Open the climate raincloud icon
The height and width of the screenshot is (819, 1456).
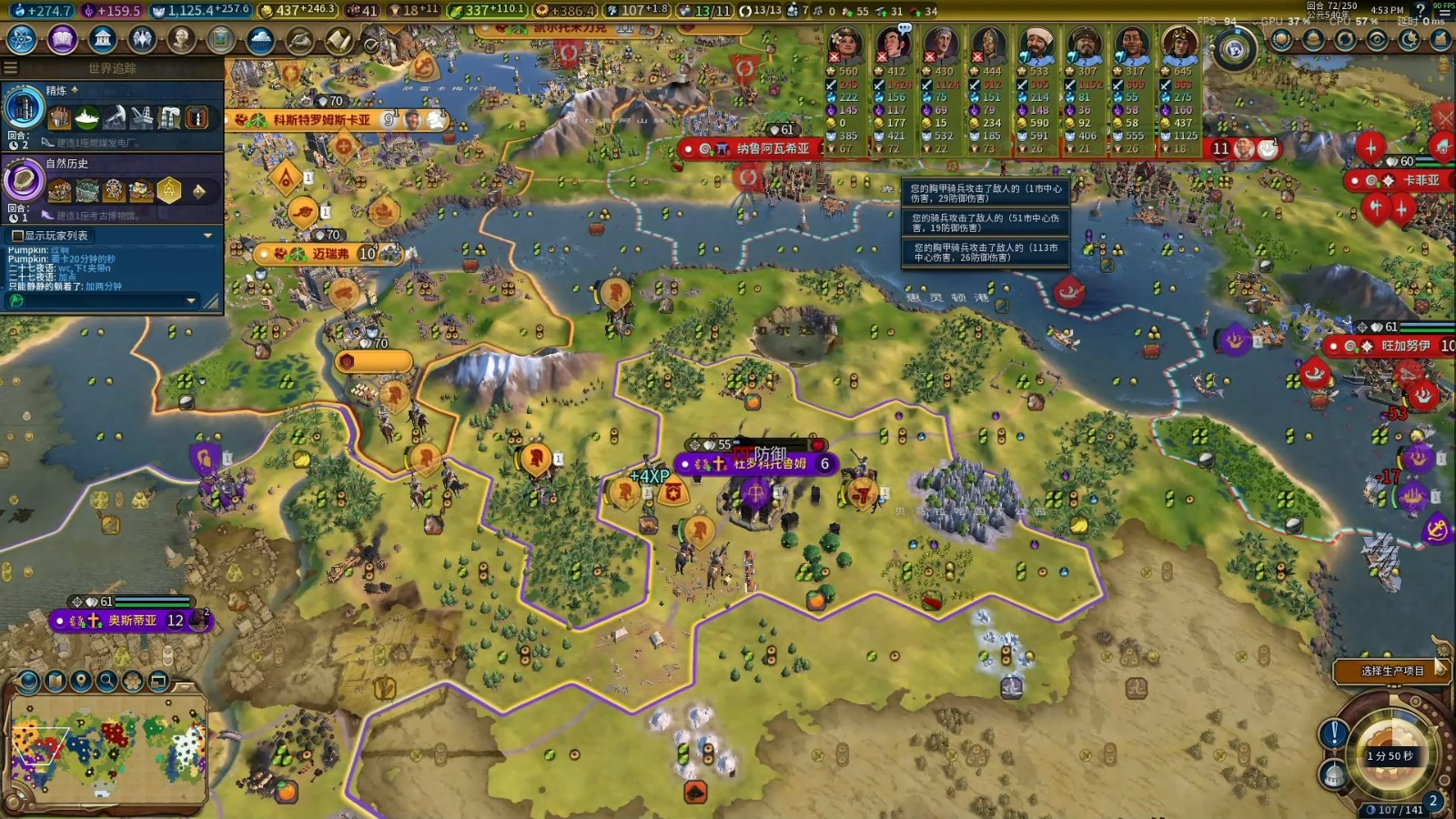(x=260, y=40)
